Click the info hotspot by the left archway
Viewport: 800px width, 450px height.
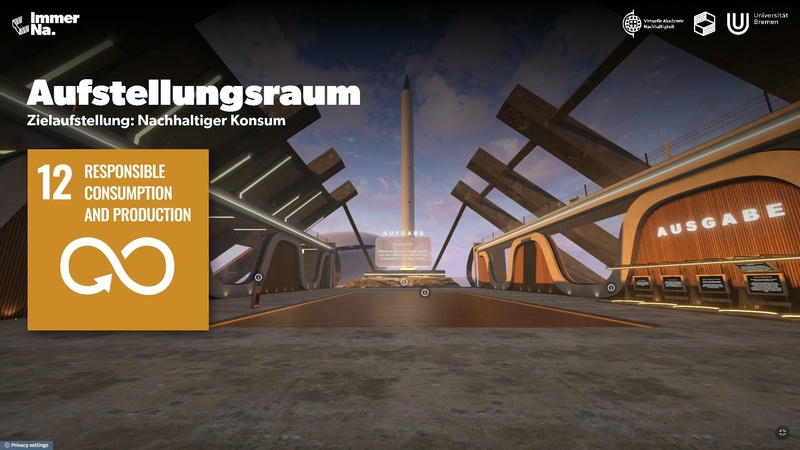point(258,277)
